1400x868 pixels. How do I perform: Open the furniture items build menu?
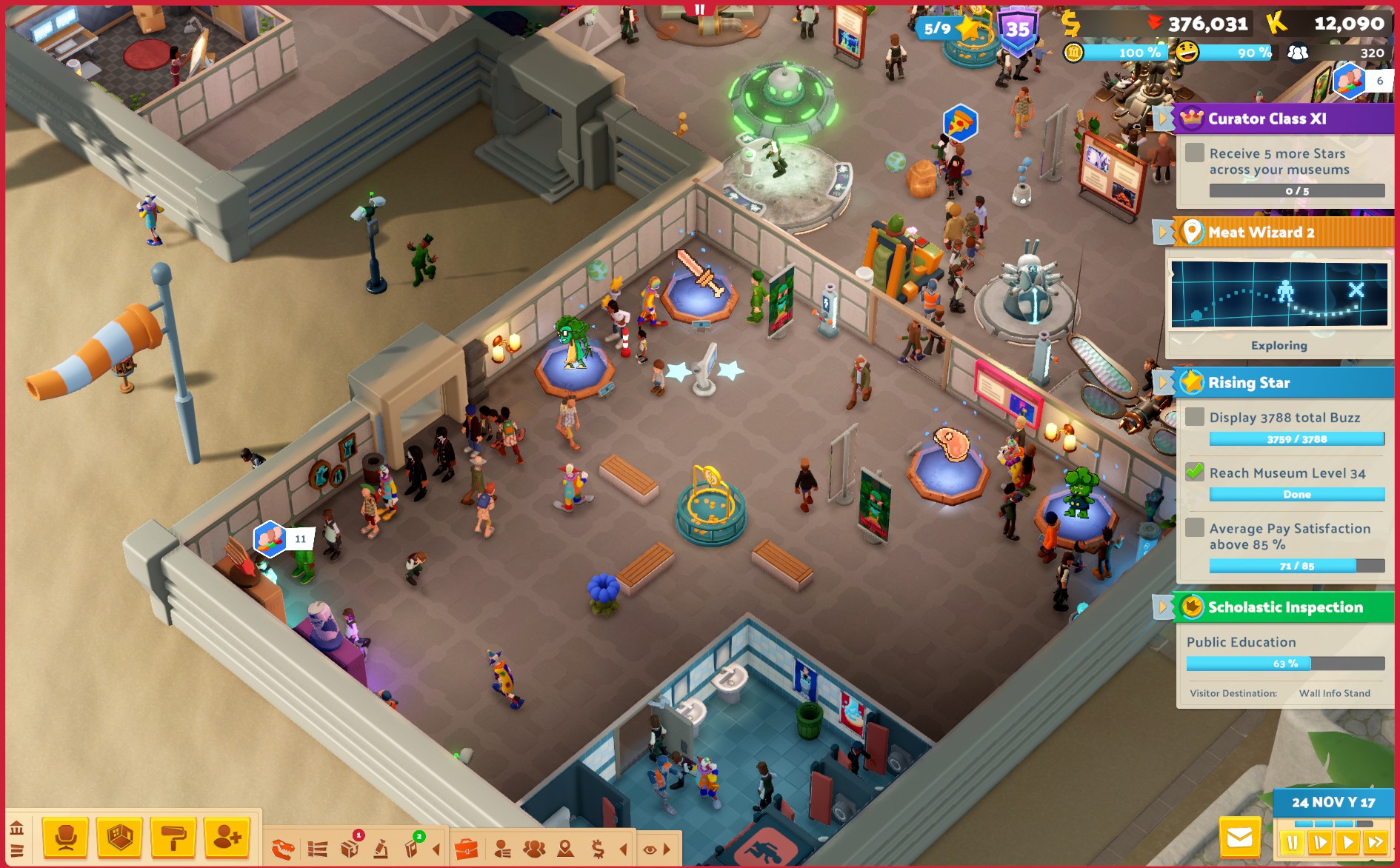point(65,838)
